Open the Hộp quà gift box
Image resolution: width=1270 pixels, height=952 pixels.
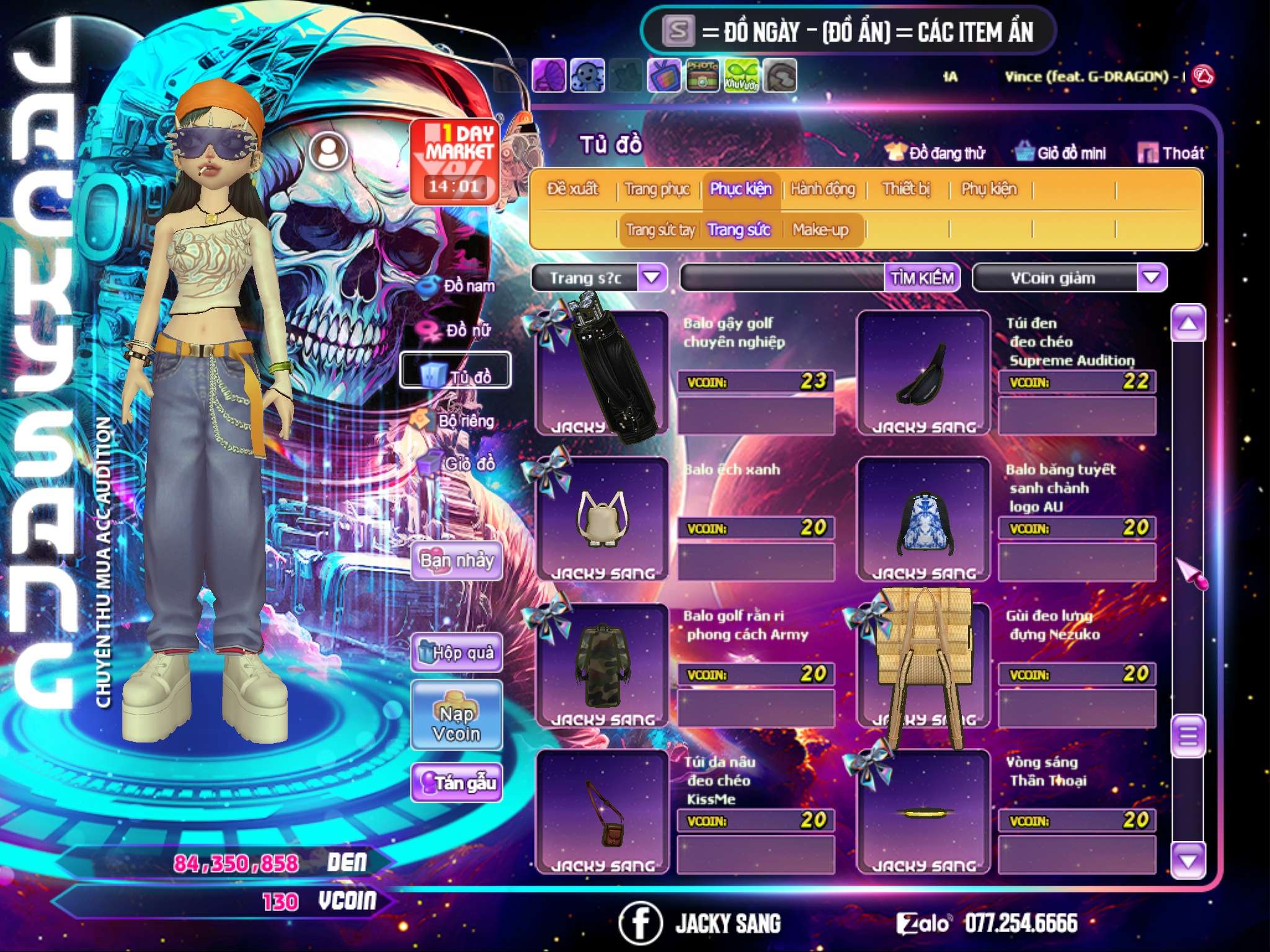coord(456,652)
